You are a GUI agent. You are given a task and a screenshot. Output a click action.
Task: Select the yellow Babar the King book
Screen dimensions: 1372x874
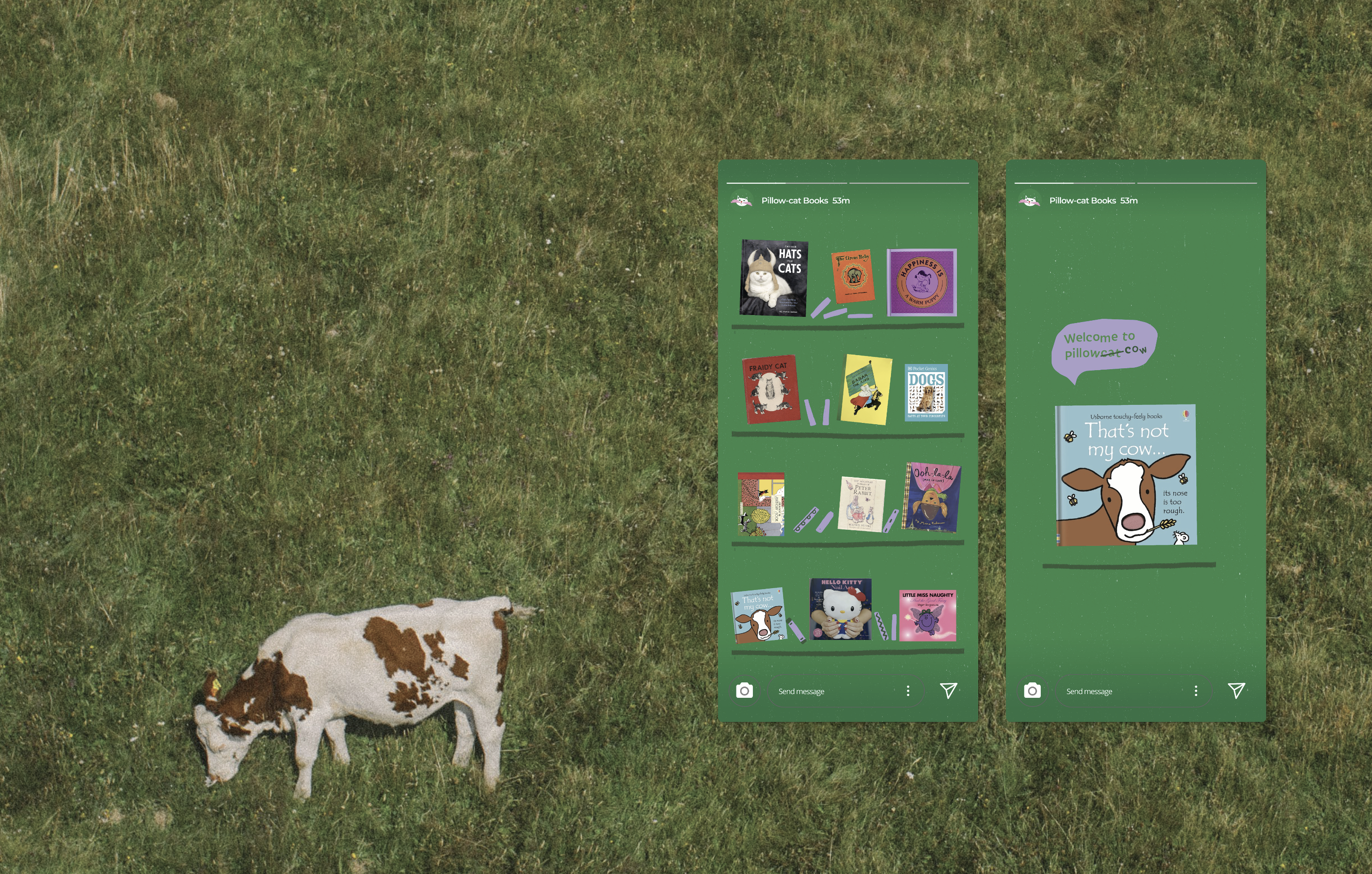click(866, 390)
